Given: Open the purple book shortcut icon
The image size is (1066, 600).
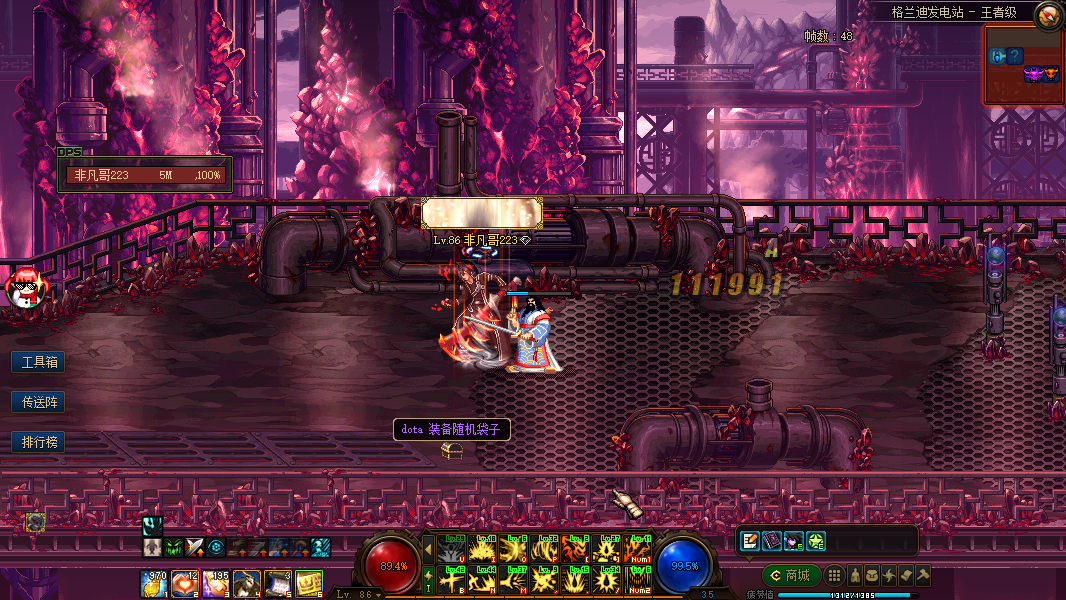Looking at the screenshot, I should click(771, 541).
